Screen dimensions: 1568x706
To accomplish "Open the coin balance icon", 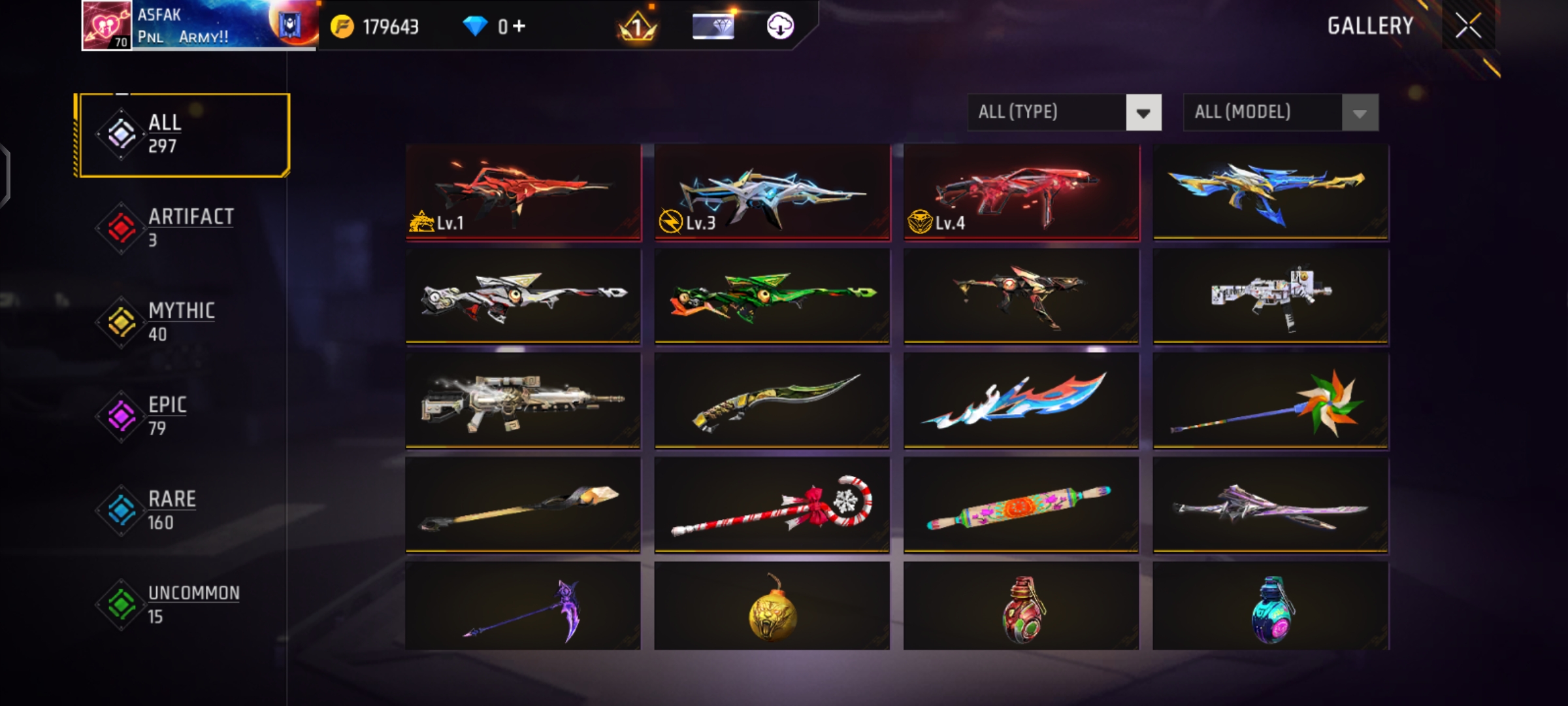I will pyautogui.click(x=342, y=26).
